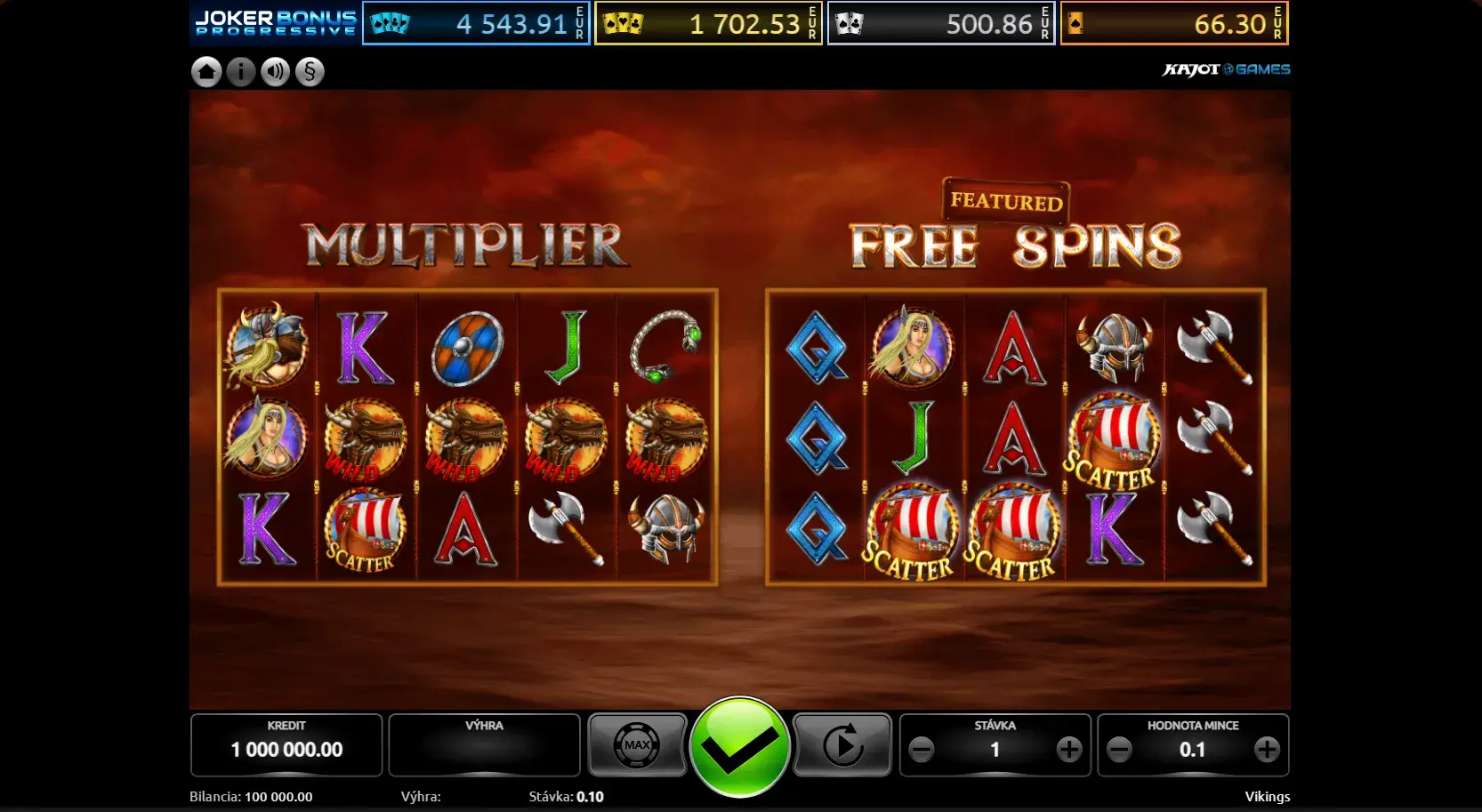Increase the Stávka bet value
The image size is (1482, 812).
(x=1069, y=750)
